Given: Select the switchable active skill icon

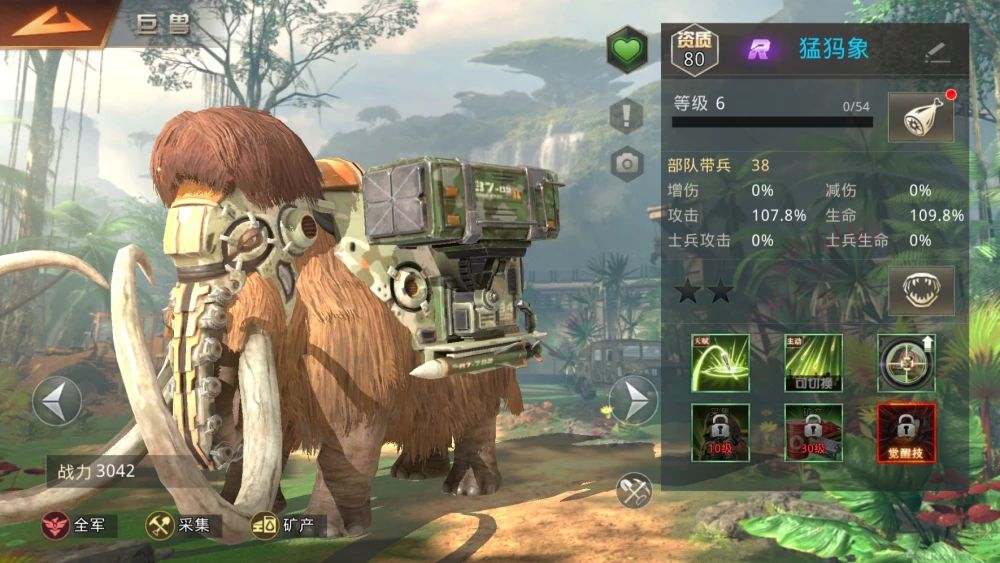Looking at the screenshot, I should tap(813, 363).
